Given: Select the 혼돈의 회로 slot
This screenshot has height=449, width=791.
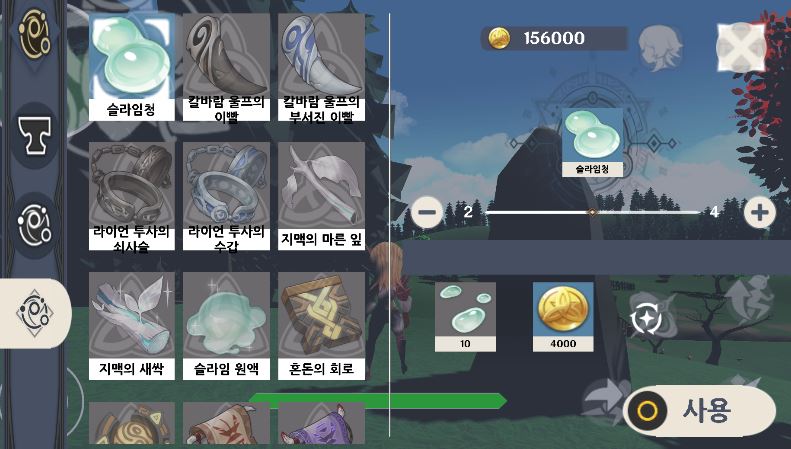Looking at the screenshot, I should (x=320, y=325).
